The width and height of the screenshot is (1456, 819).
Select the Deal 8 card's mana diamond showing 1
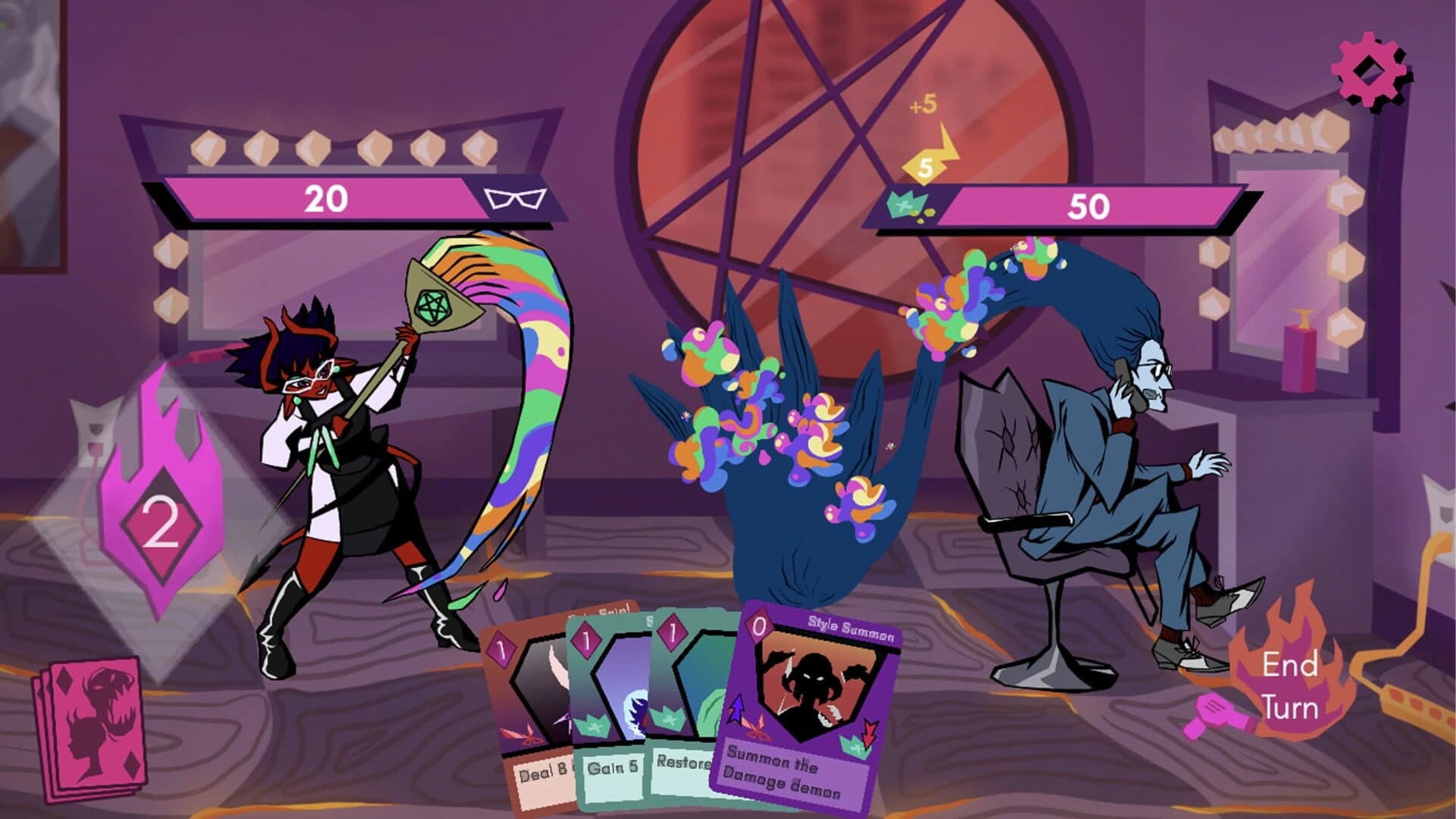click(x=500, y=645)
